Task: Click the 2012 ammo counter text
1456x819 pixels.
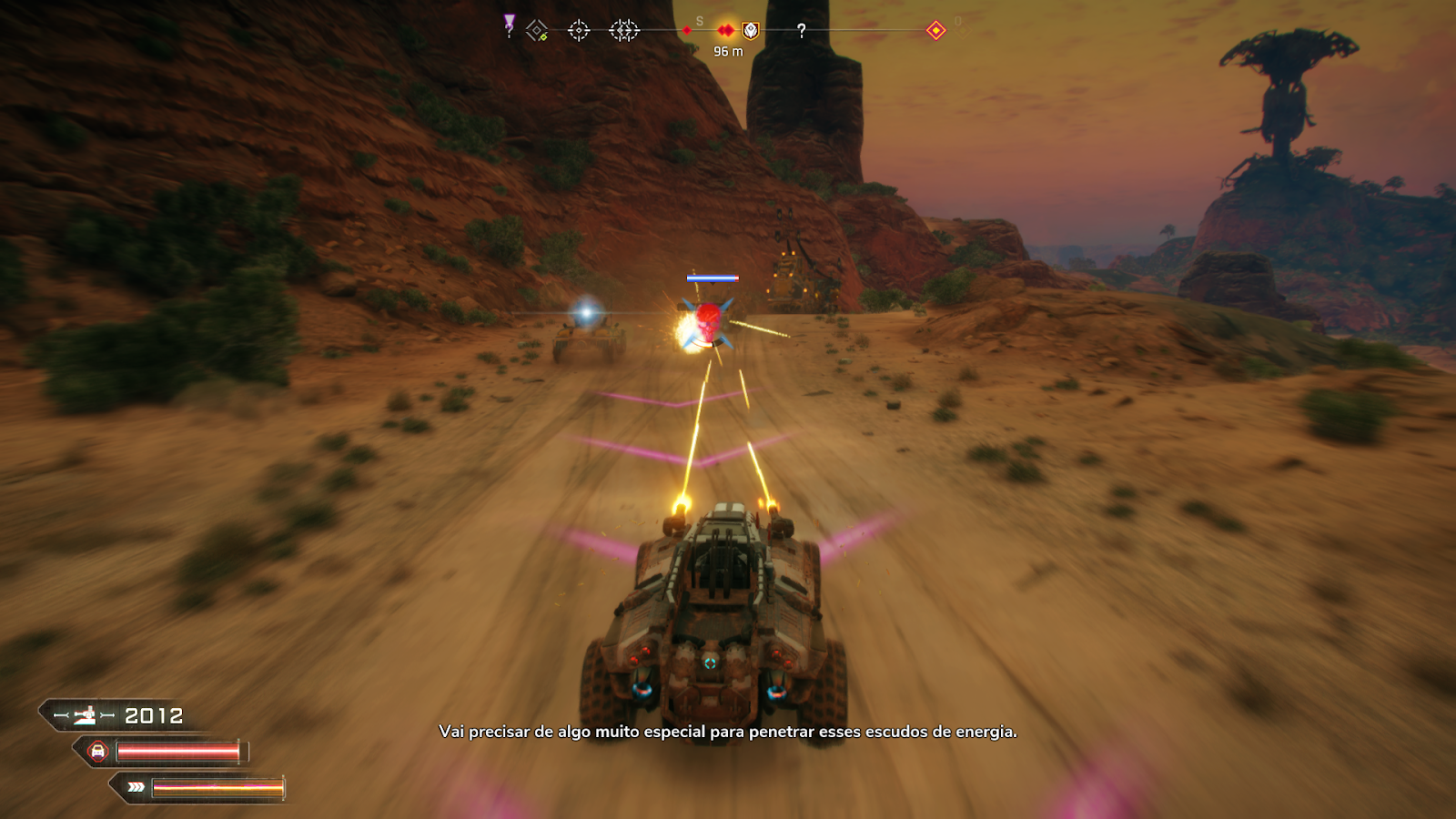Action: [155, 715]
